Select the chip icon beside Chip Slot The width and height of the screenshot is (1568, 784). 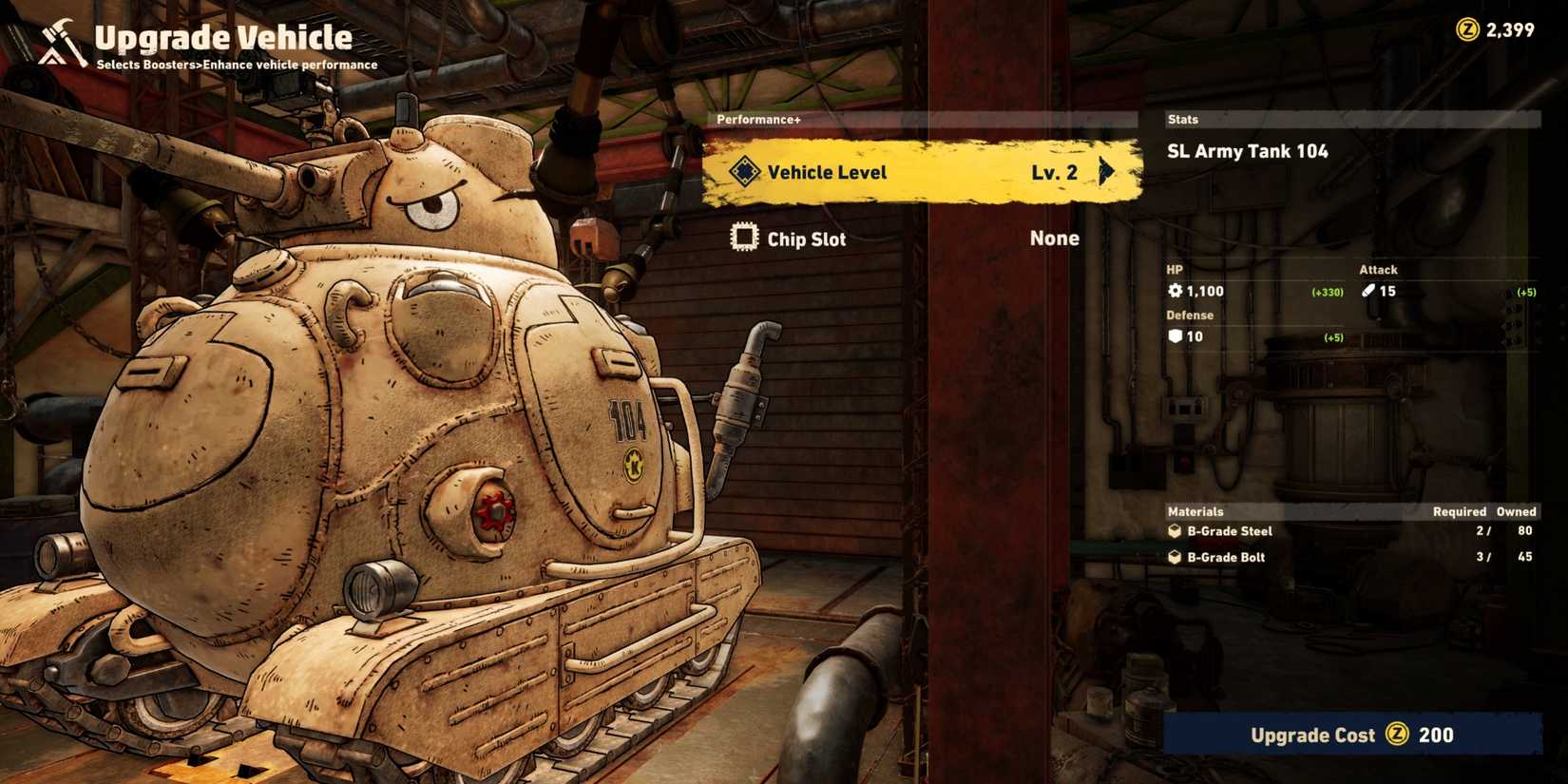coord(744,237)
